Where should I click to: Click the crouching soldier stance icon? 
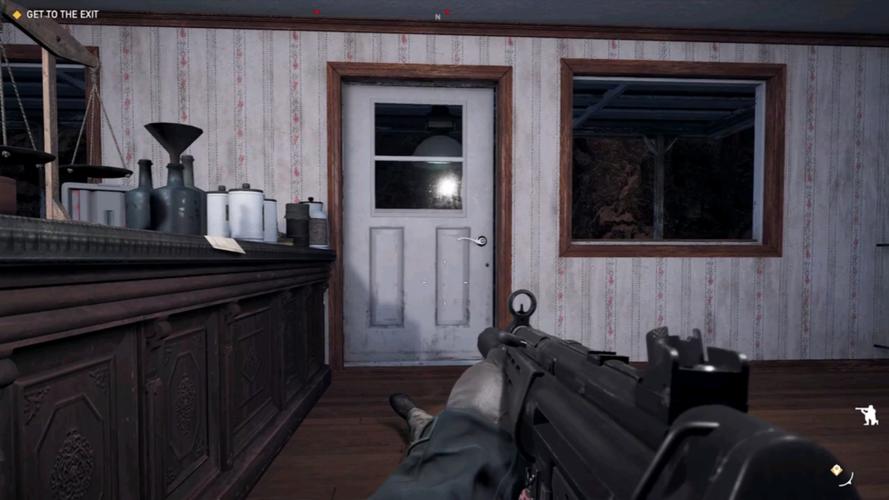866,415
